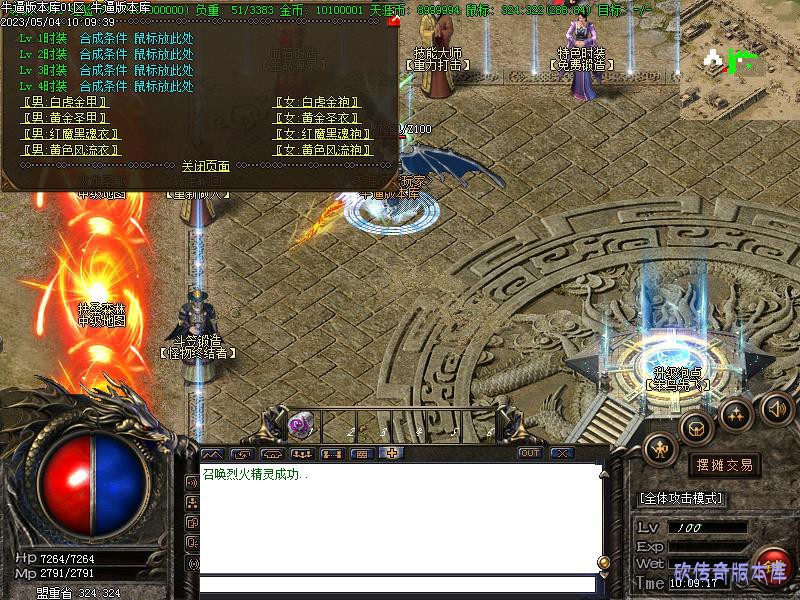
Task: Open the skills round icon with three stars
Action: [x=737, y=413]
